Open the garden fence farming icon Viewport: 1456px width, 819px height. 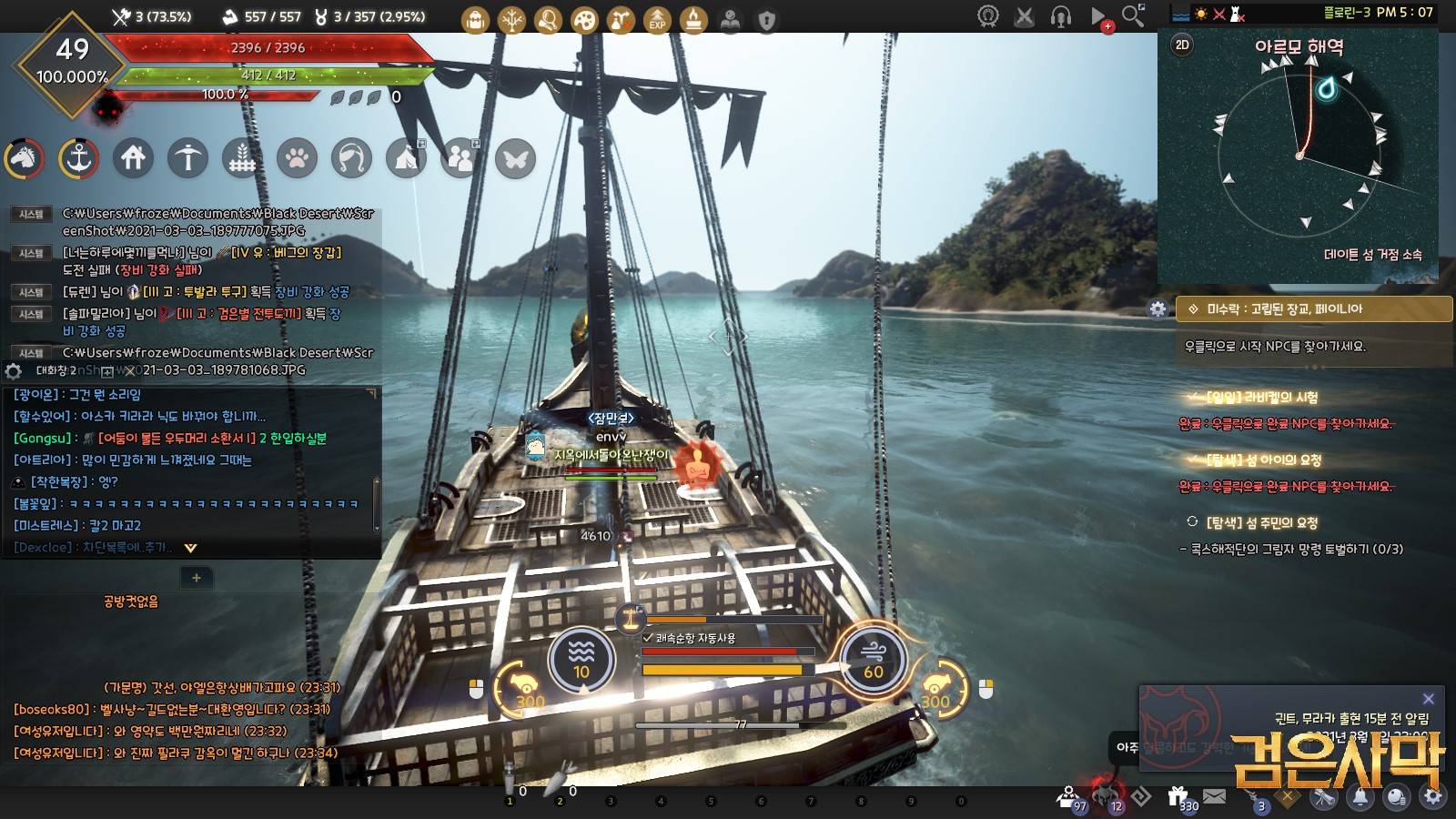click(242, 158)
